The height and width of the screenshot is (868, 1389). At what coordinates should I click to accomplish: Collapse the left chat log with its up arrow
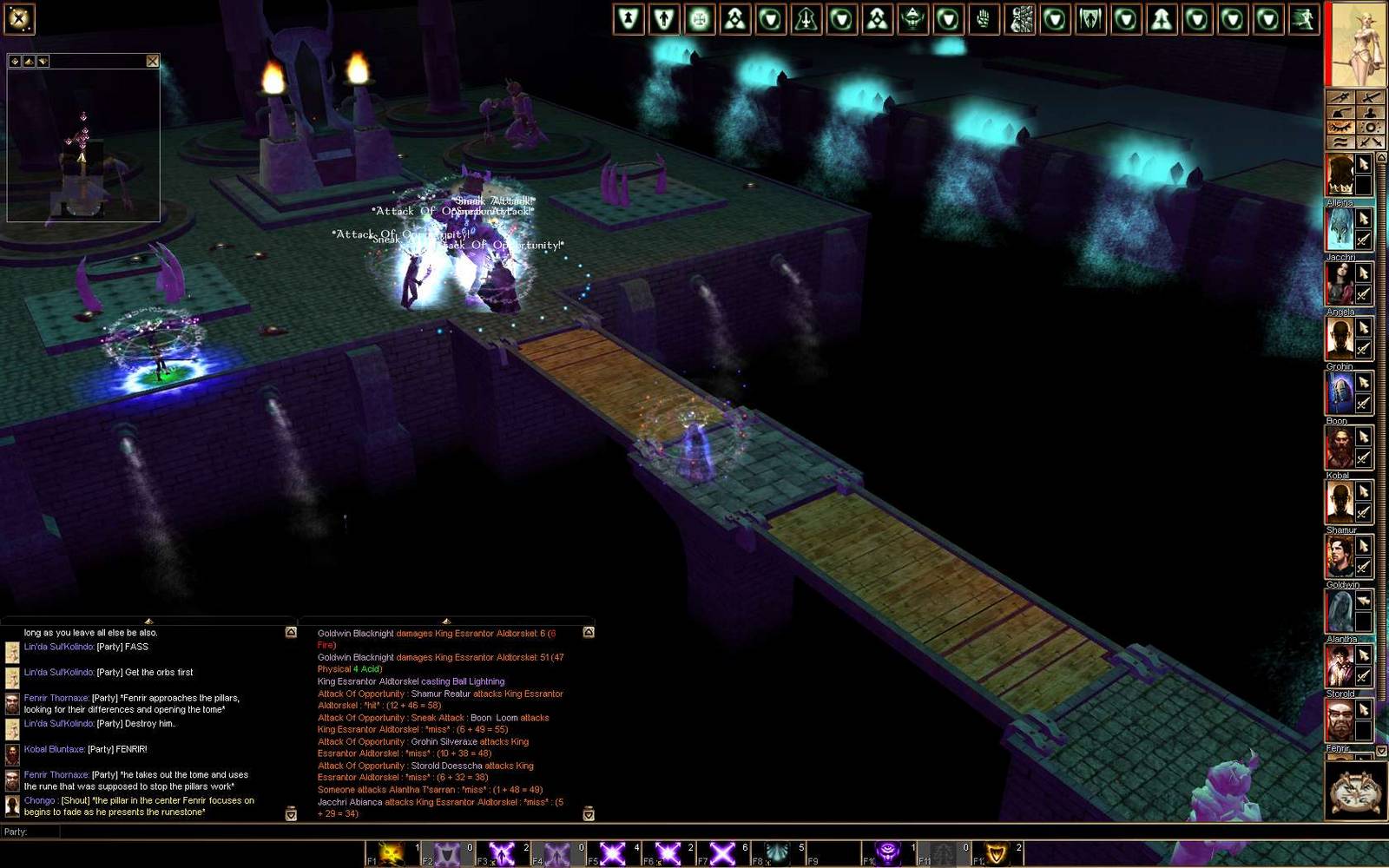coord(148,621)
